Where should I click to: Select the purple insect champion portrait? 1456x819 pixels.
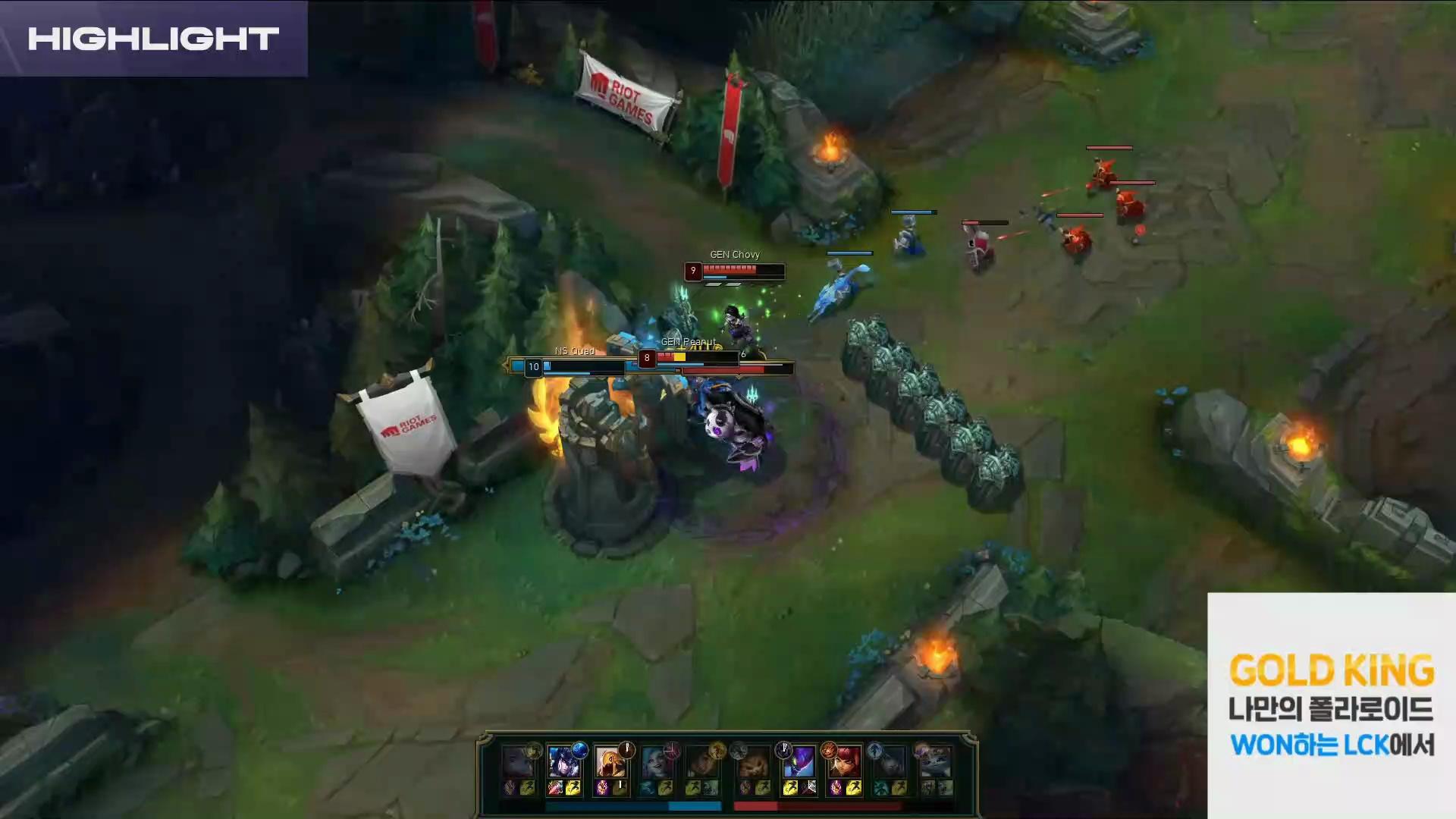[798, 761]
